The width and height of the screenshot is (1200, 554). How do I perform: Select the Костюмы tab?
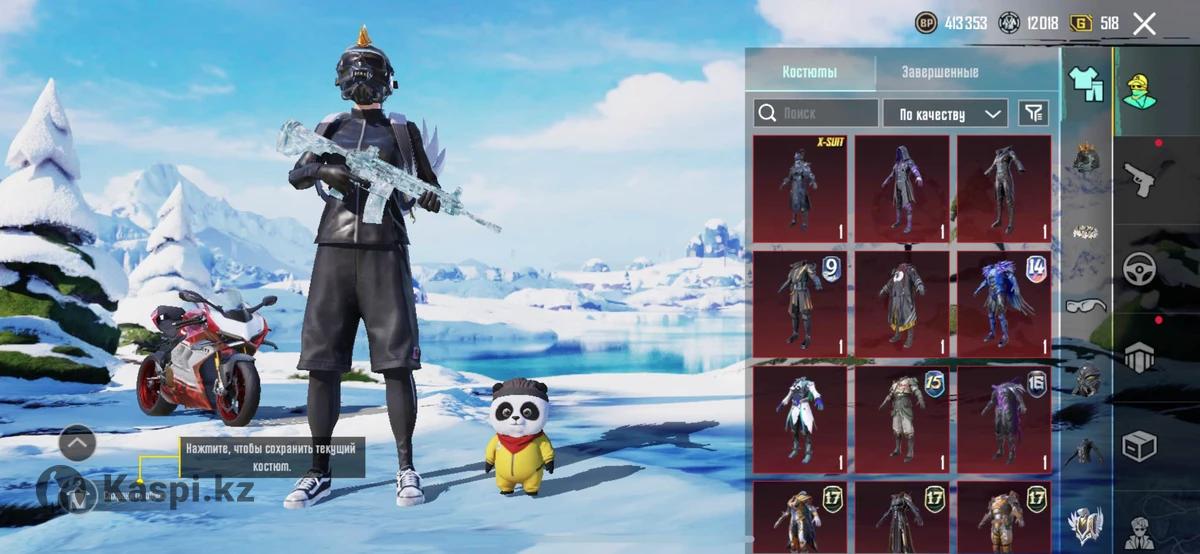click(x=809, y=72)
